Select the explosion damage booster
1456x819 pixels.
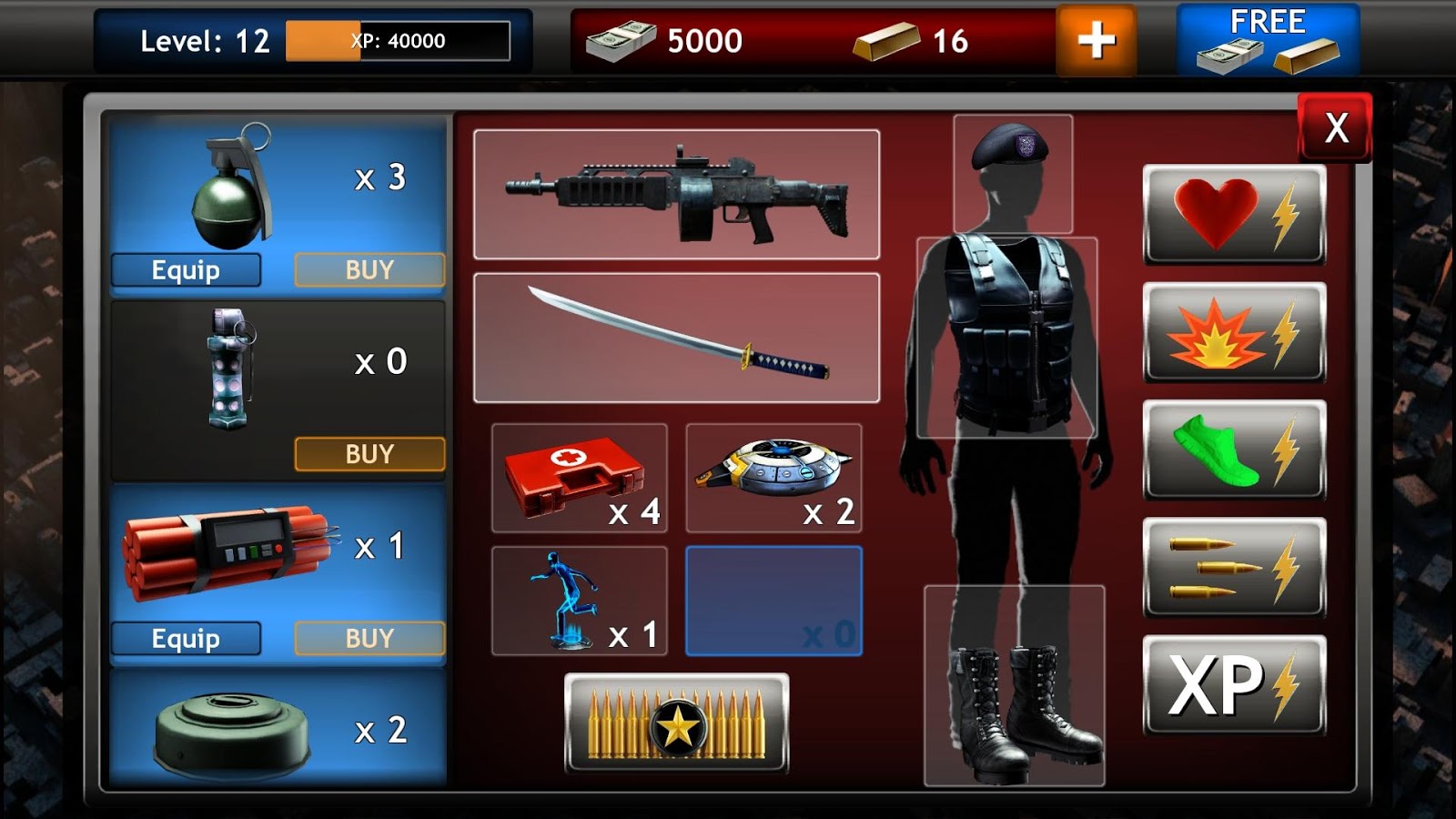pos(1233,333)
